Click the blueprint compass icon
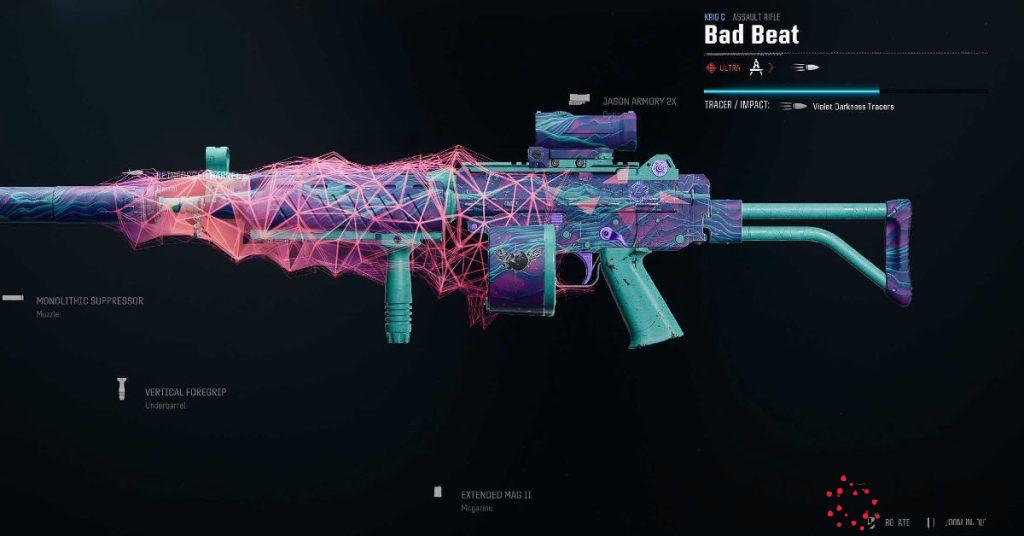Viewport: 1024px width, 536px height. pyautogui.click(x=757, y=68)
